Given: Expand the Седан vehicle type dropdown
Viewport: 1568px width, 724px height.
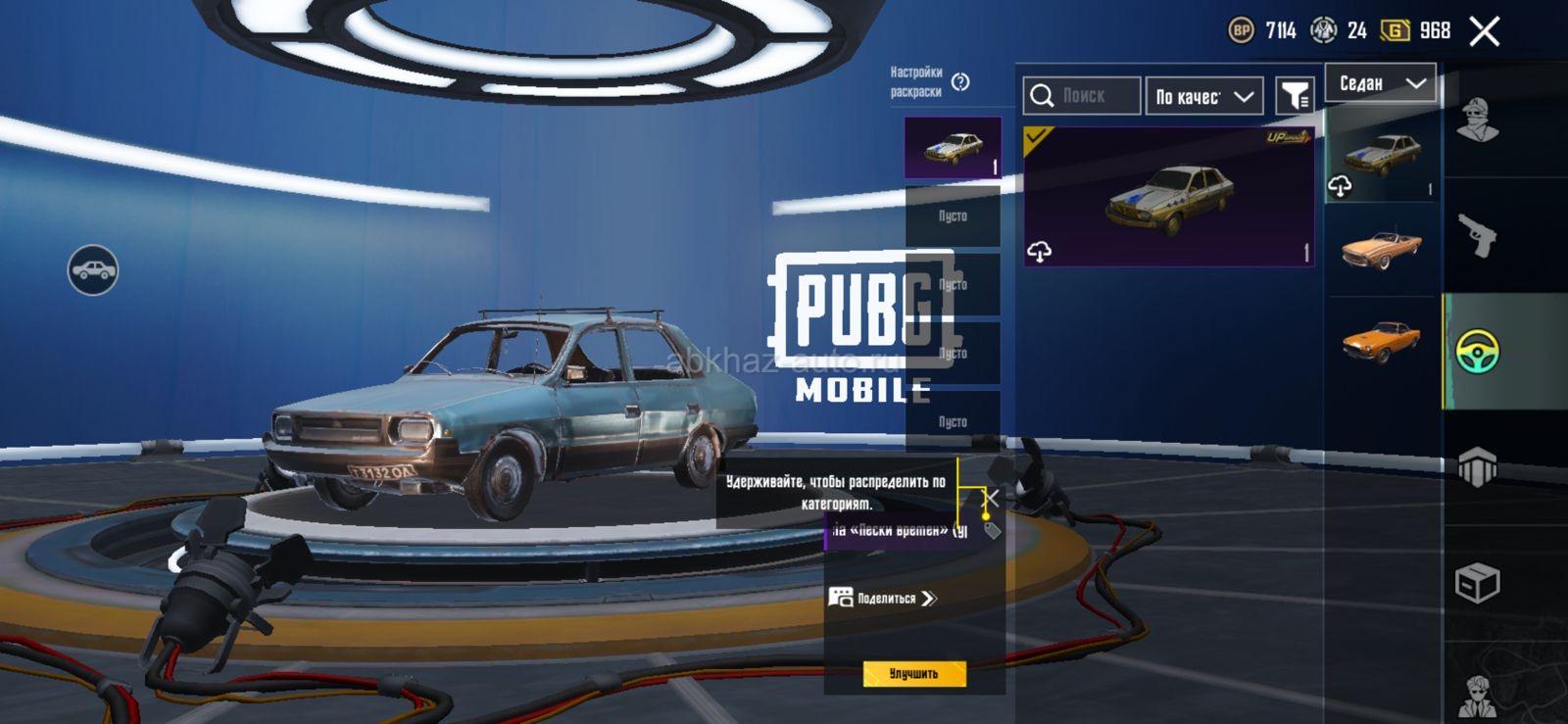Looking at the screenshot, I should tap(1381, 84).
